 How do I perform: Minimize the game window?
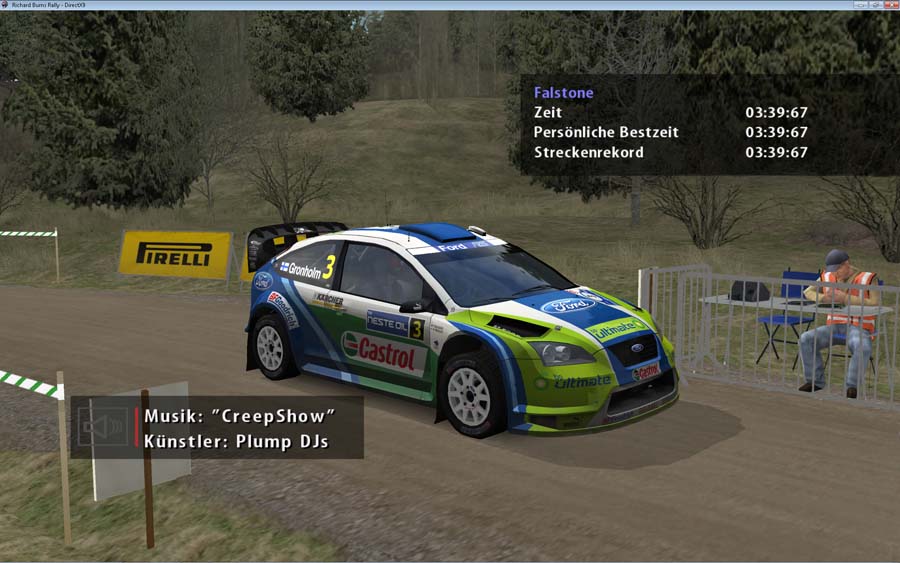860,5
